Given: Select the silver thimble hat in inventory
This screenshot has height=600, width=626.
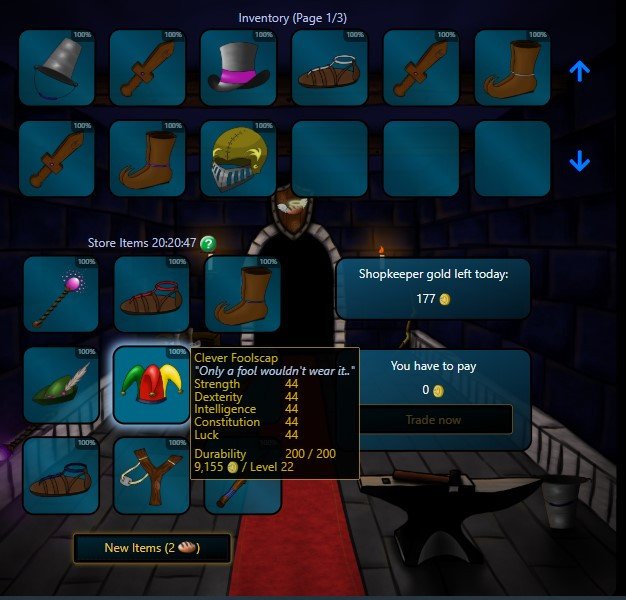Looking at the screenshot, I should tap(56, 68).
